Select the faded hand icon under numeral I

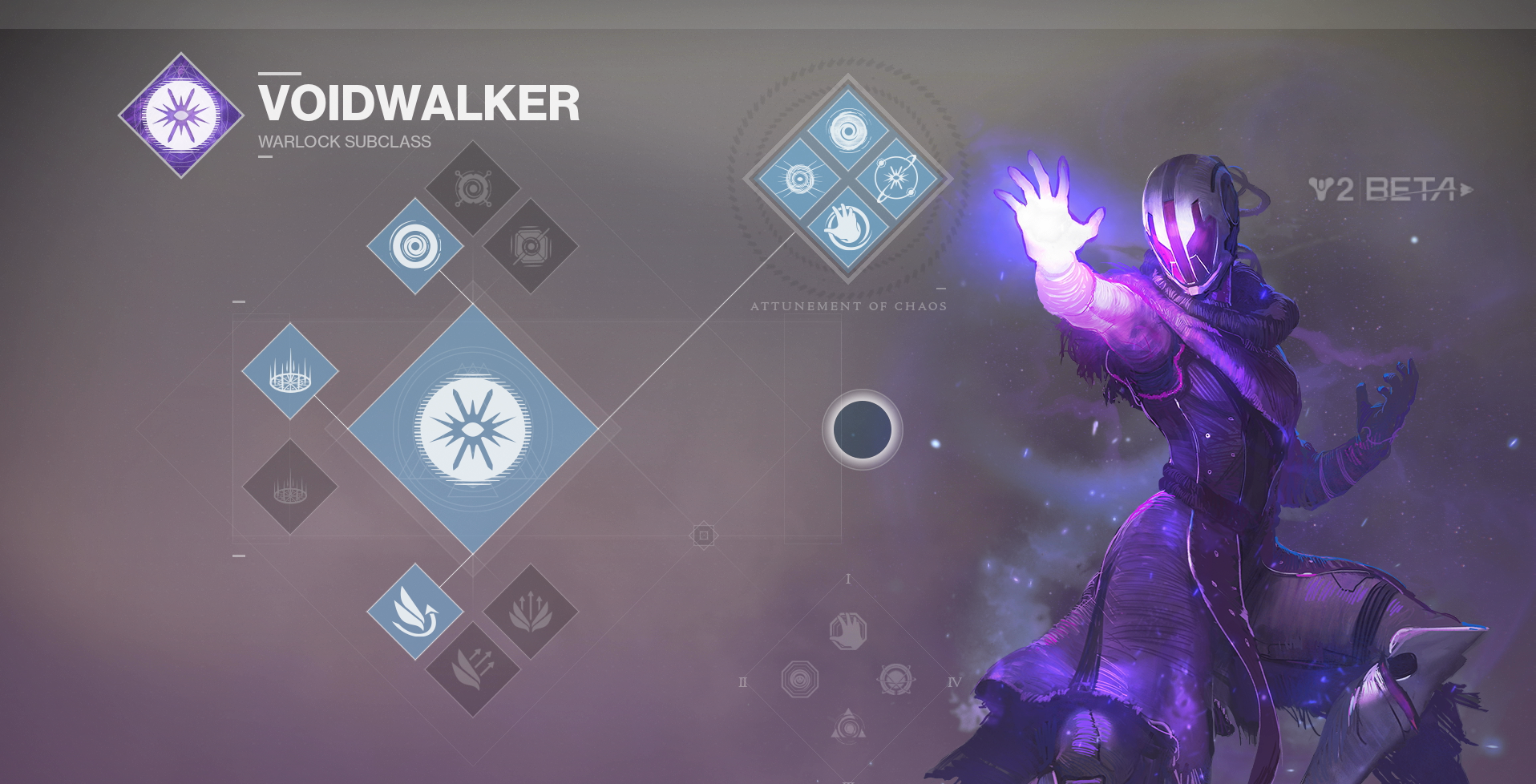click(848, 631)
